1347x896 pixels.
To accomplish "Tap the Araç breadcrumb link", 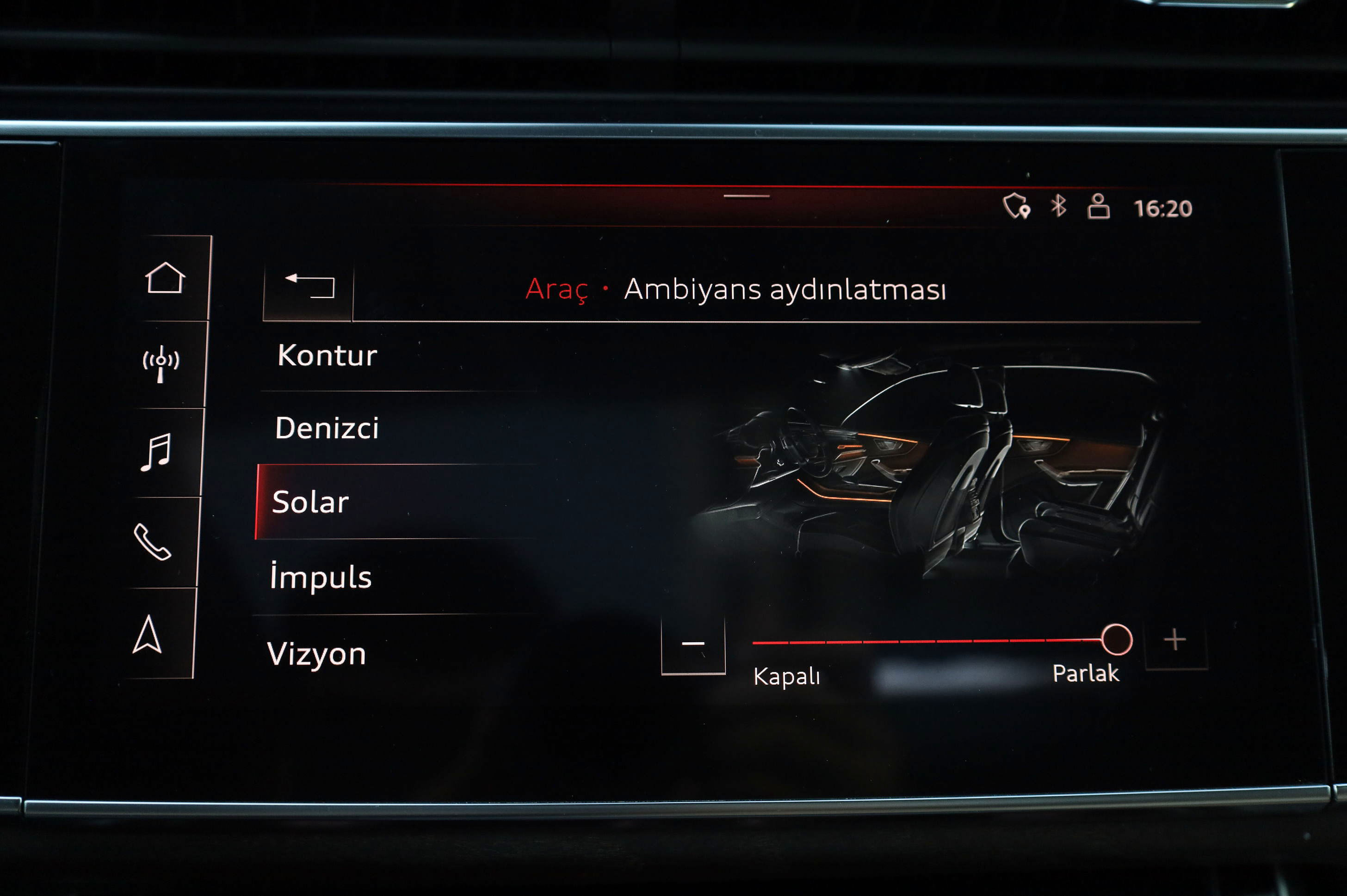I will point(556,288).
